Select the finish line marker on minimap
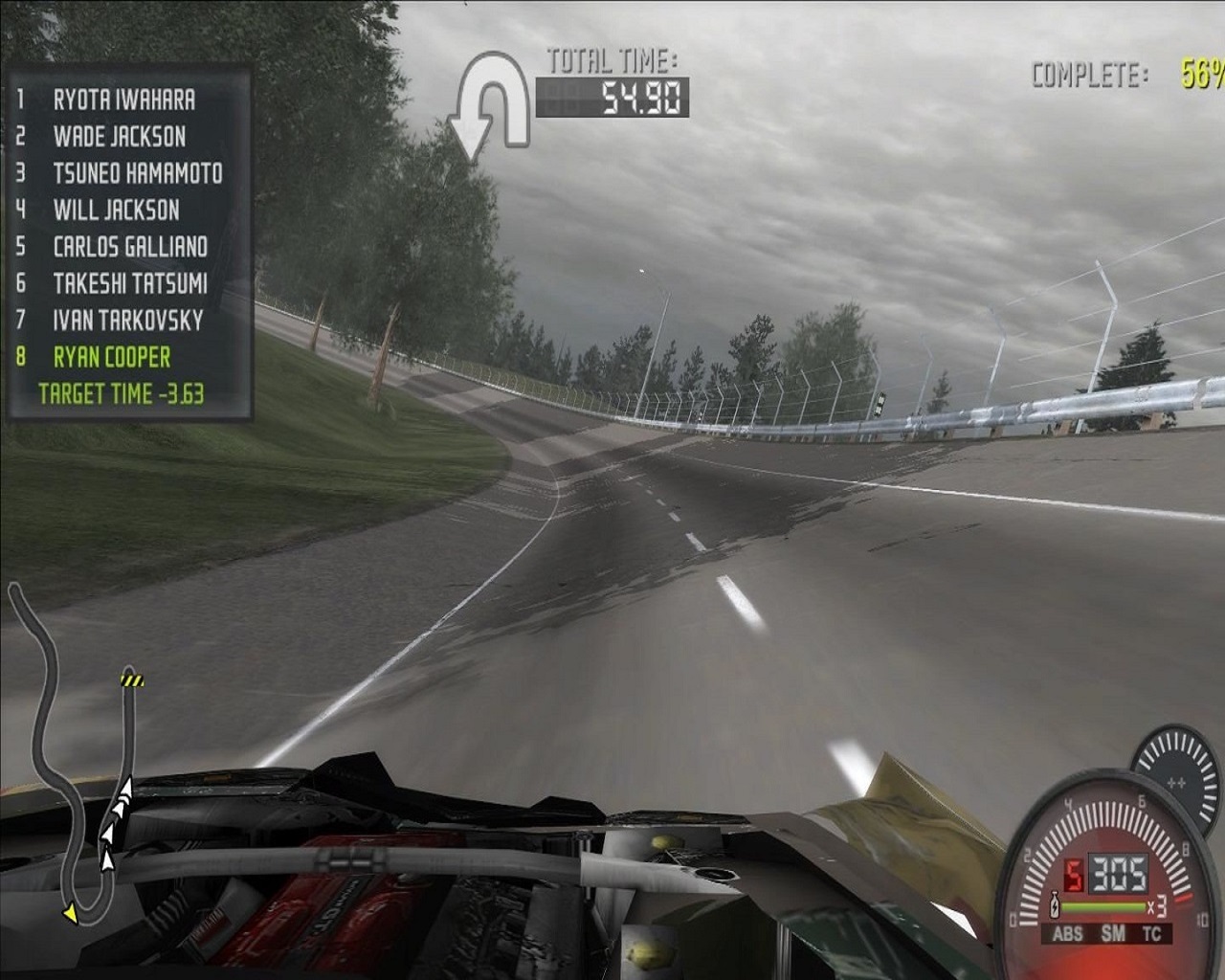The width and height of the screenshot is (1225, 980). pyautogui.click(x=130, y=680)
